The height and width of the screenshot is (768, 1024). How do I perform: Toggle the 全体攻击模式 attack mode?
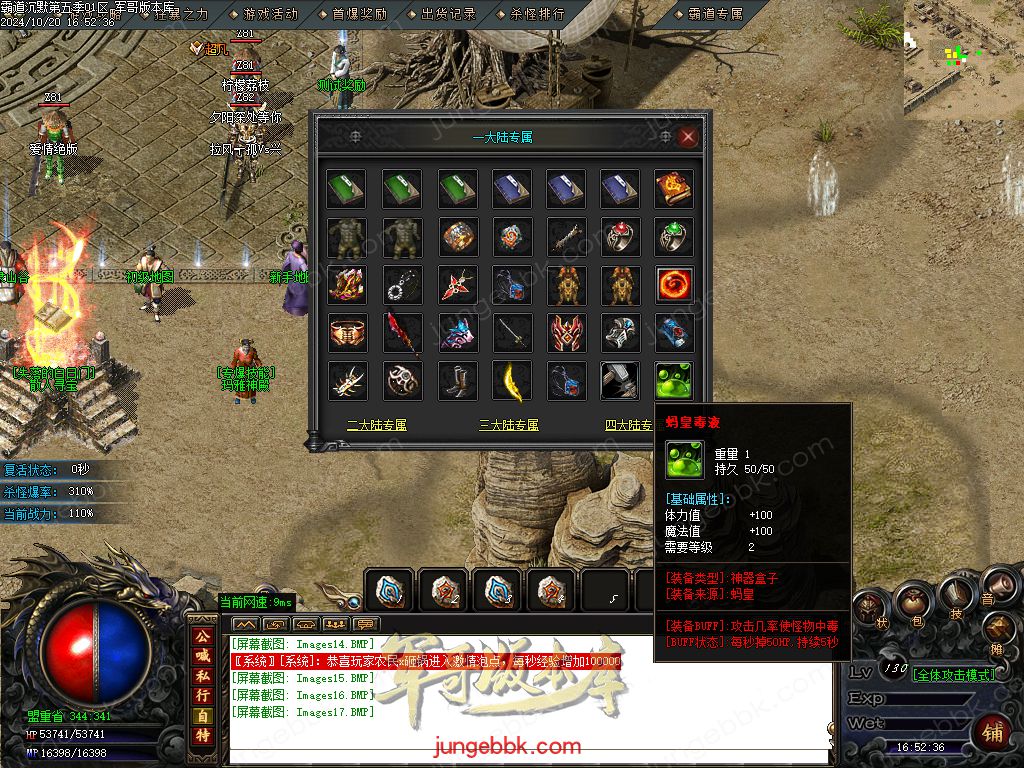coord(955,675)
